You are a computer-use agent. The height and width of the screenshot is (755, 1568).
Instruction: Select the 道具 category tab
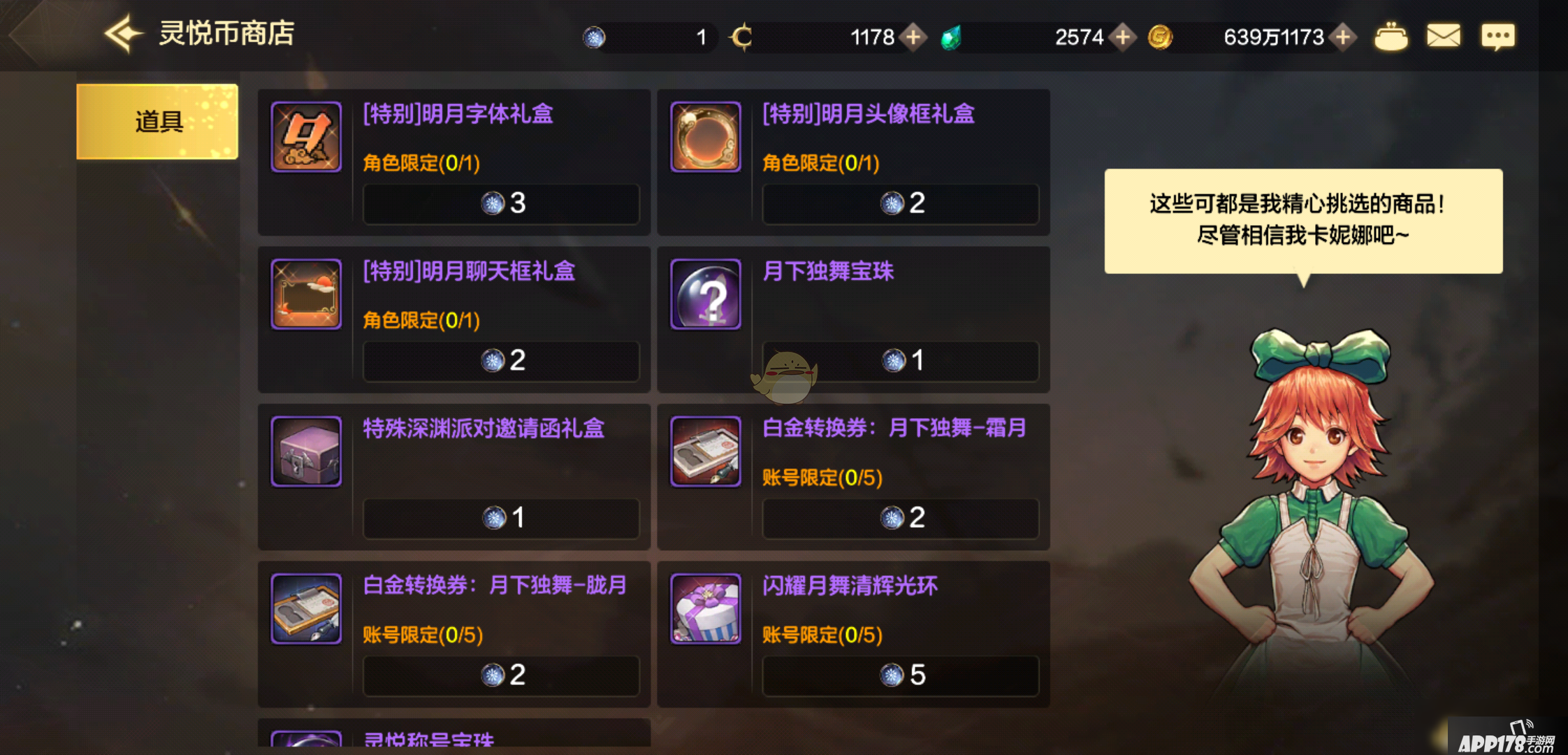(157, 120)
